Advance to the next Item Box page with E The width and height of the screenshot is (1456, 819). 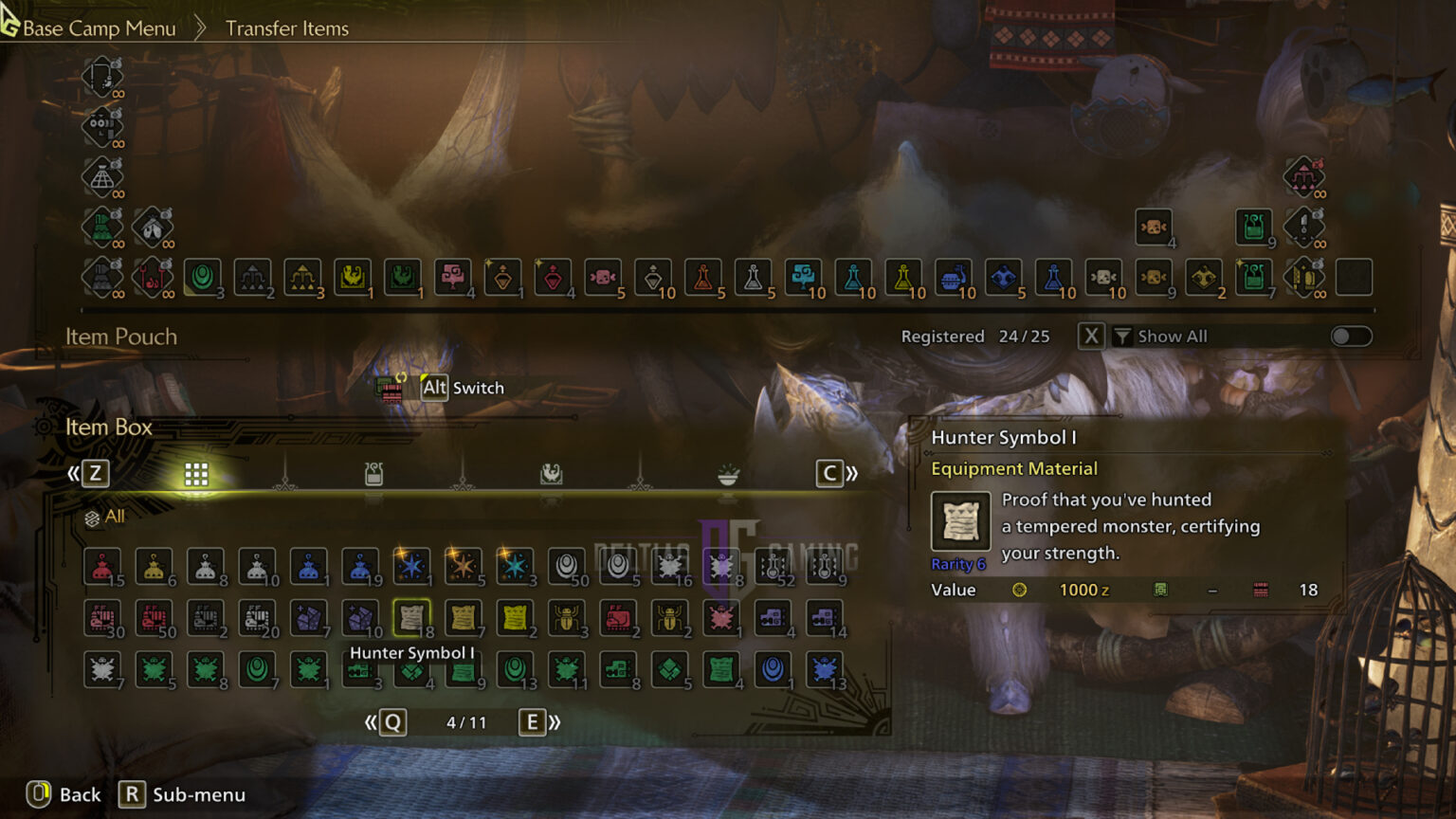click(532, 721)
